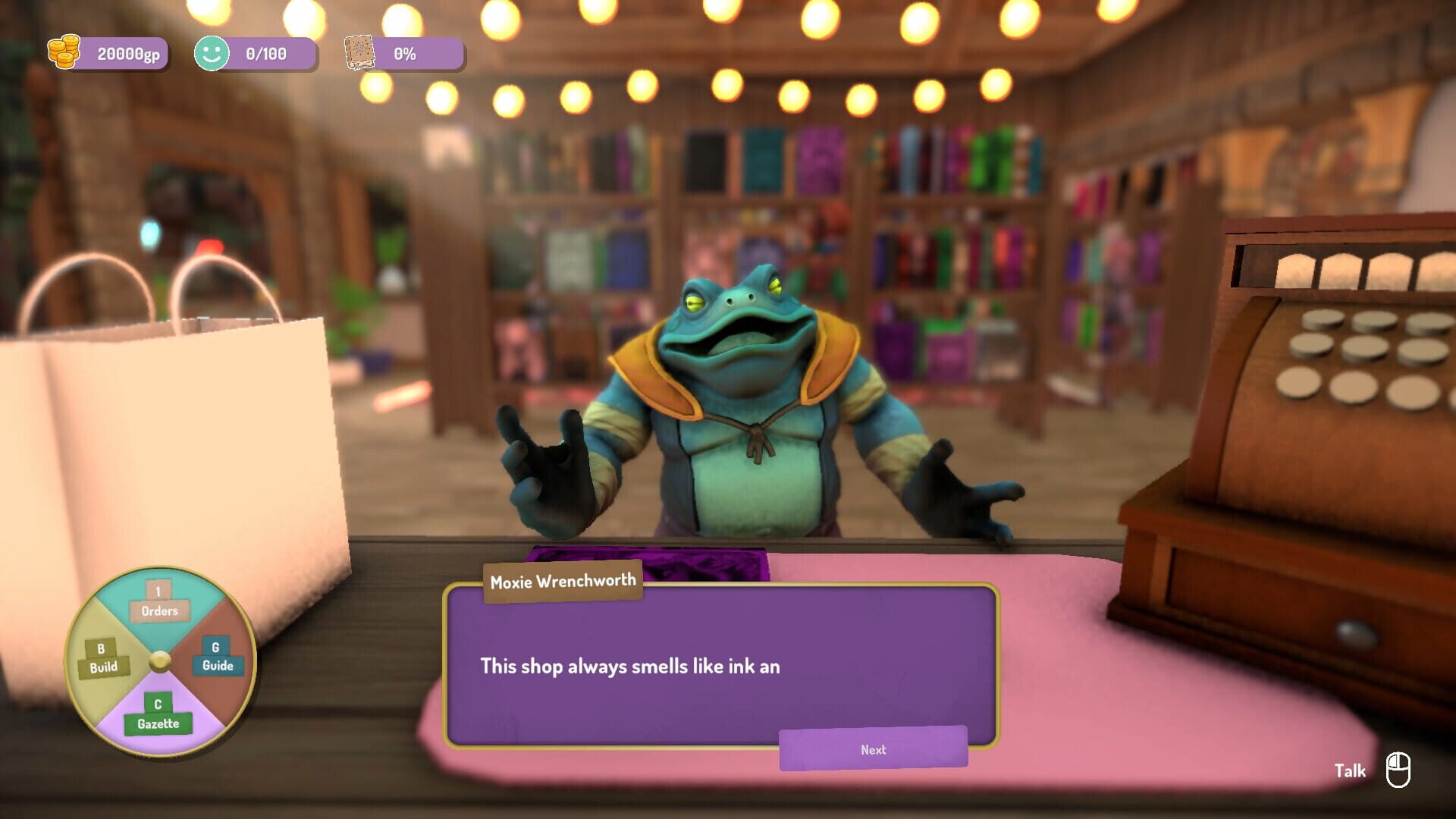
Task: Select the green smiley happiness icon
Action: (x=212, y=53)
